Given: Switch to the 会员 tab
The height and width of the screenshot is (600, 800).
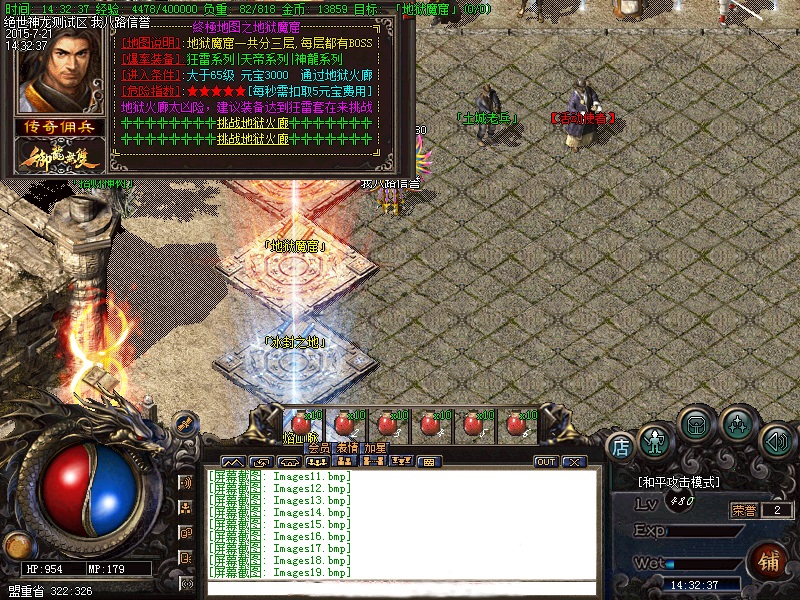Looking at the screenshot, I should [x=318, y=449].
